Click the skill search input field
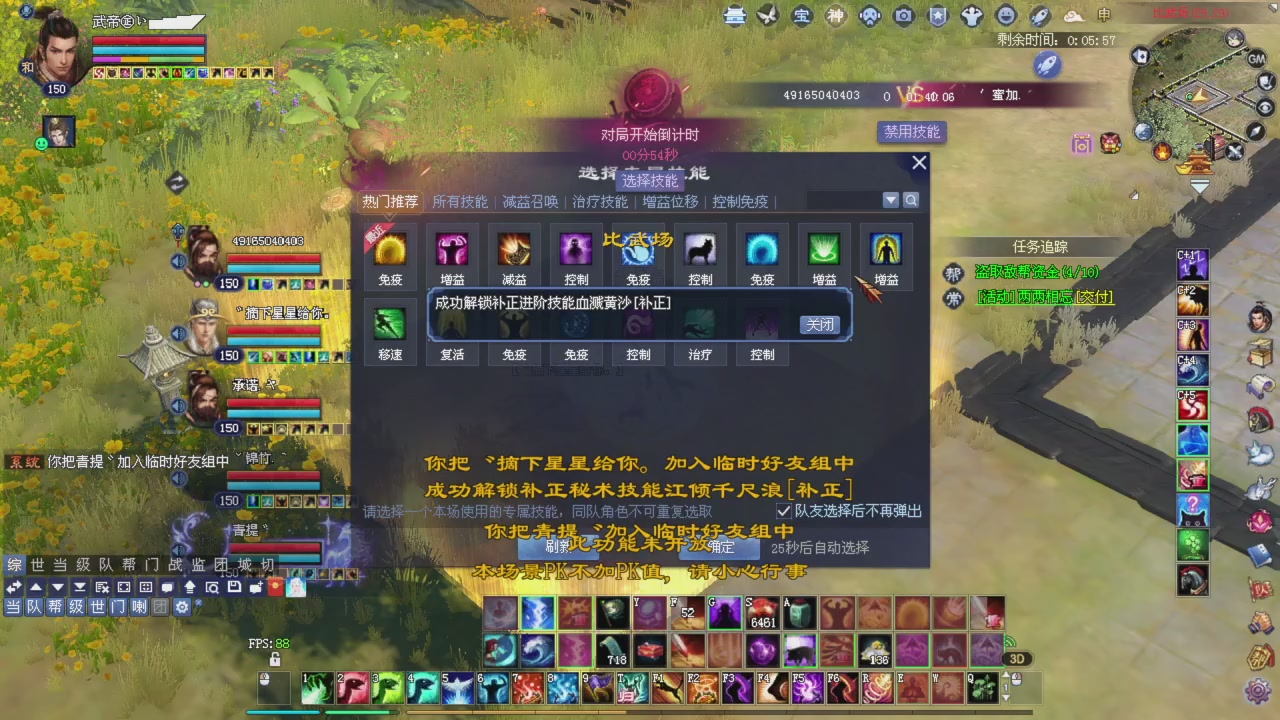 (845, 200)
